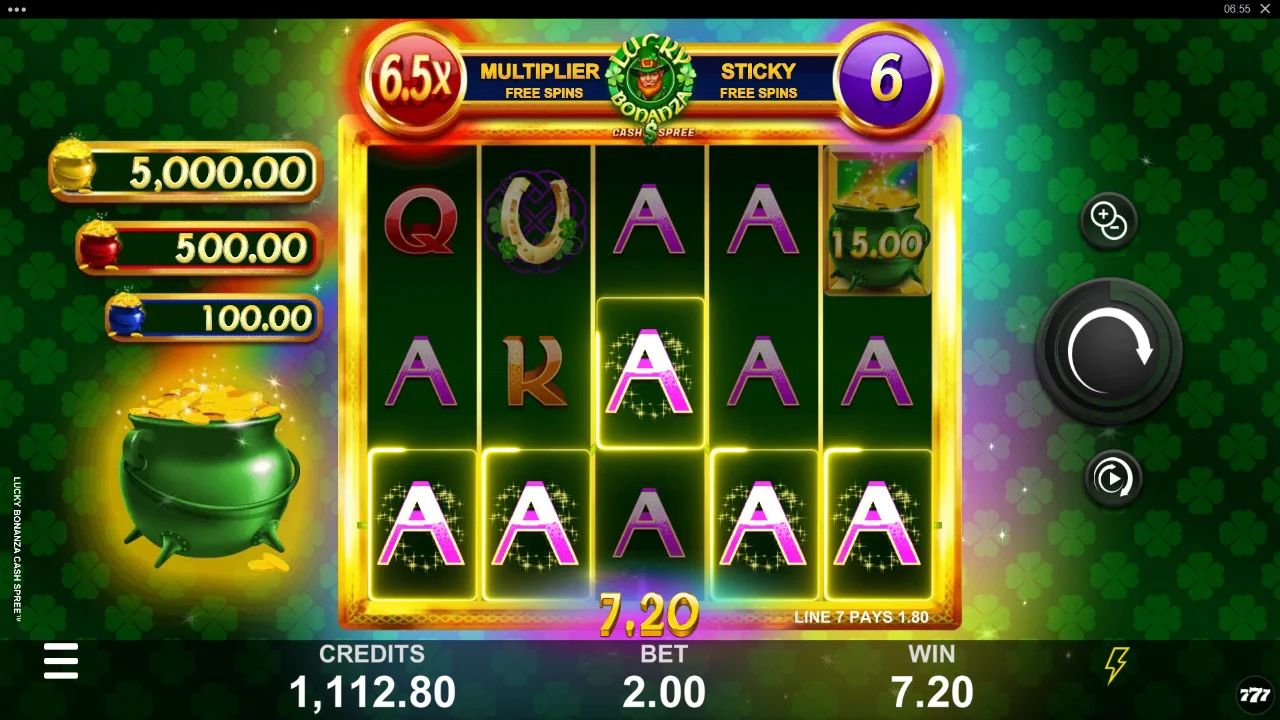Screen dimensions: 1280x720
Task: Open the bet adjustment plus/minus control
Action: point(1109,219)
